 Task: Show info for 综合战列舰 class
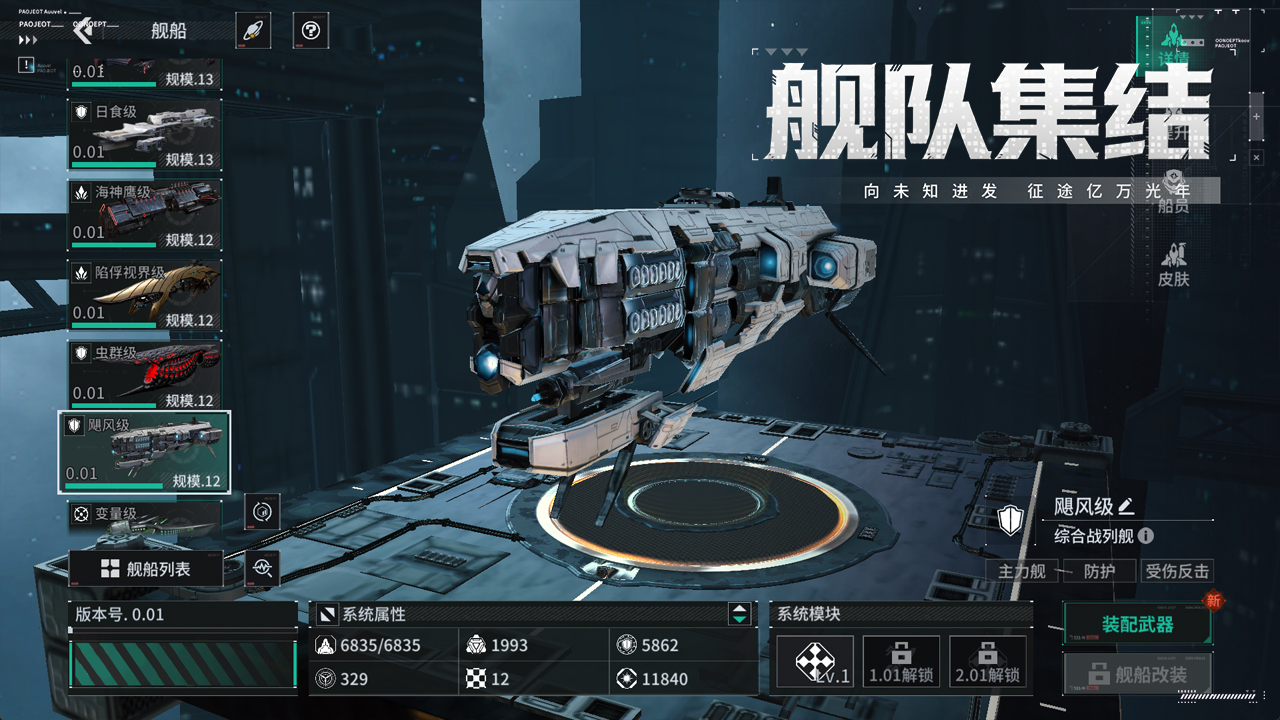[x=1146, y=536]
